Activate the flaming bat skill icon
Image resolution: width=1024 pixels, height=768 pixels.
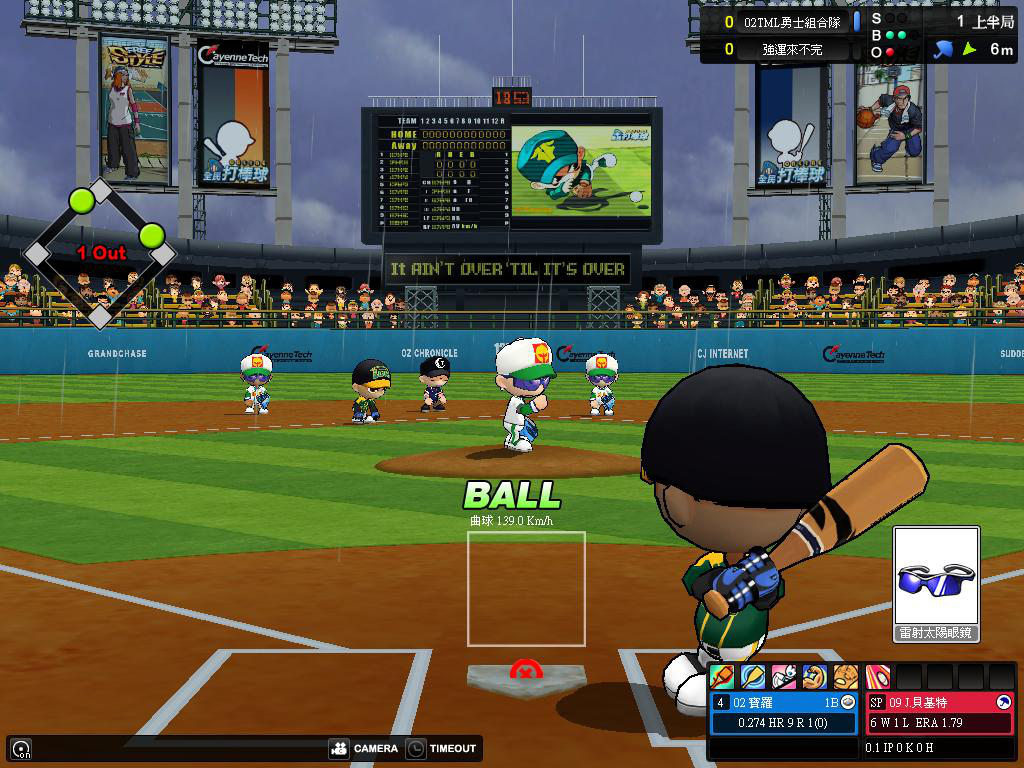[722, 677]
